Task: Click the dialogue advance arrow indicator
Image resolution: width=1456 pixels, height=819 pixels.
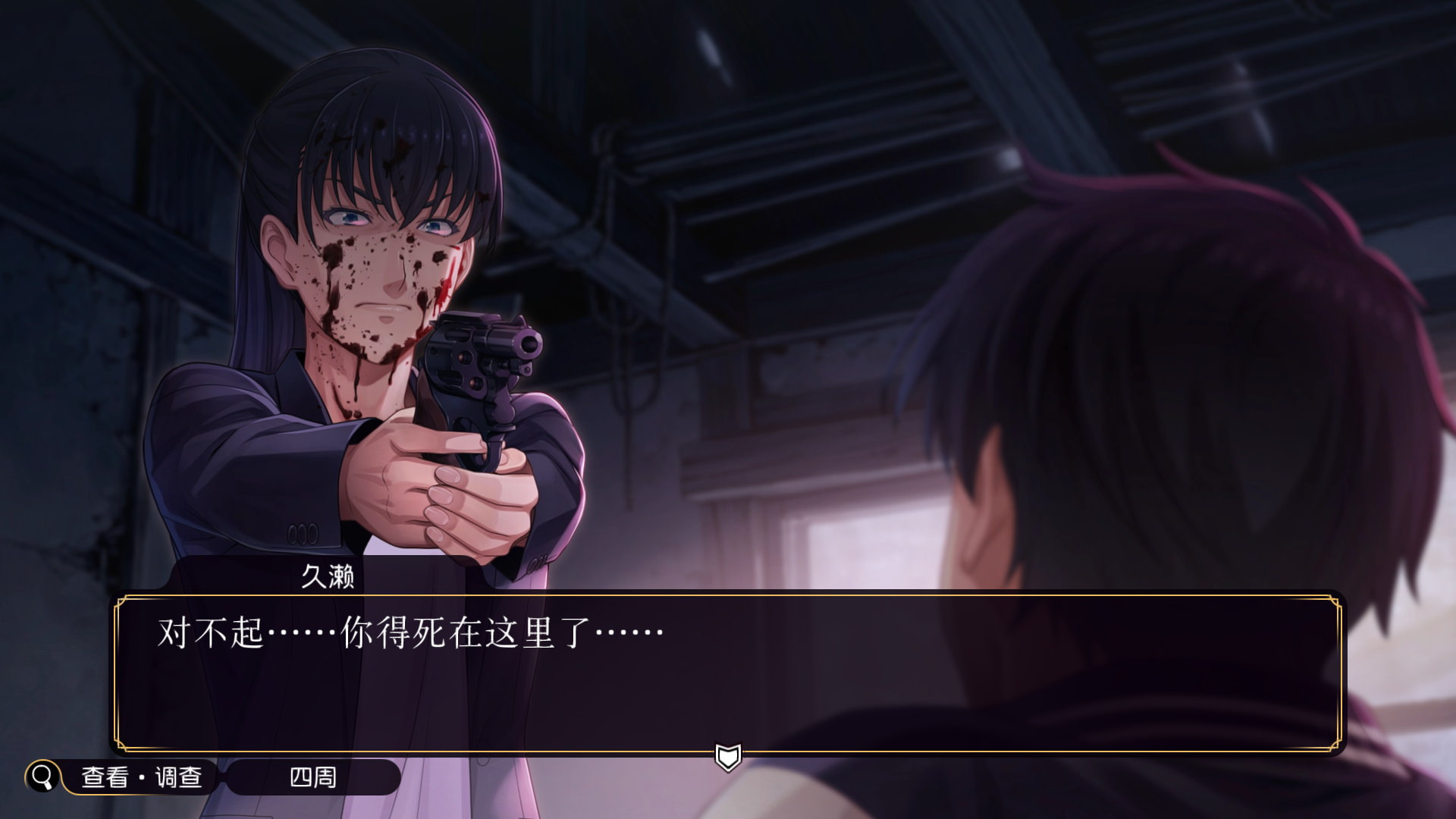Action: [728, 756]
